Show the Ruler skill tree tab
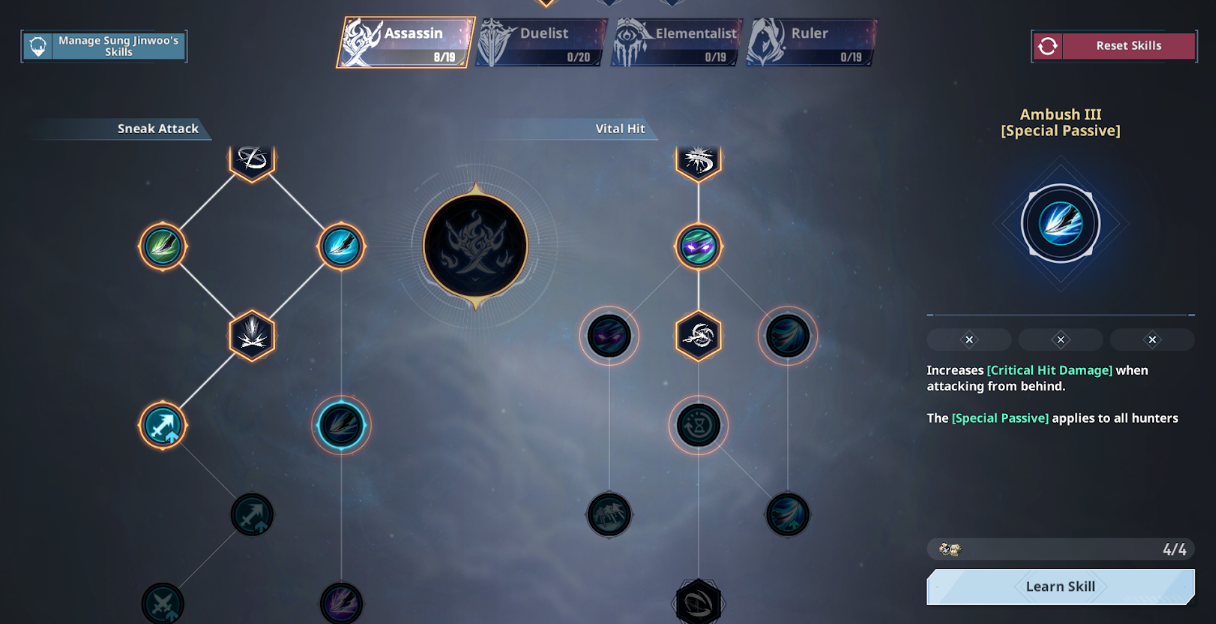The width and height of the screenshot is (1216, 624). coord(811,42)
